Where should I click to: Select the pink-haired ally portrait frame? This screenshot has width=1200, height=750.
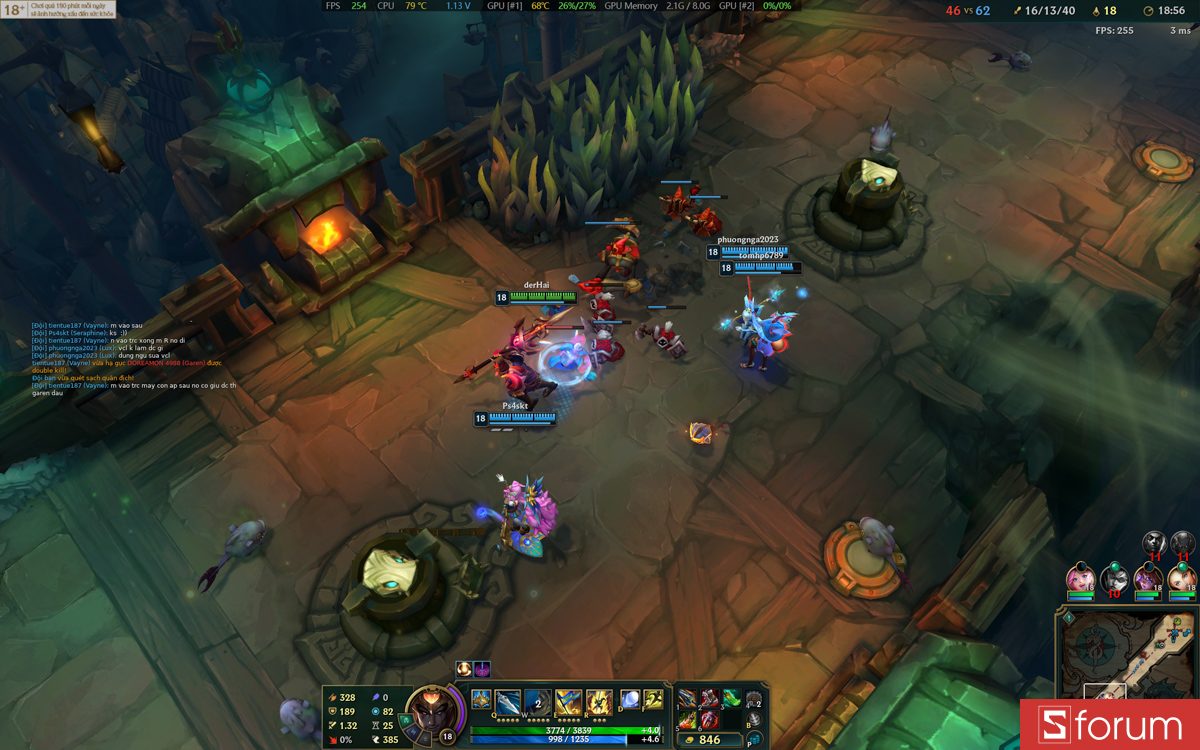tap(1080, 578)
